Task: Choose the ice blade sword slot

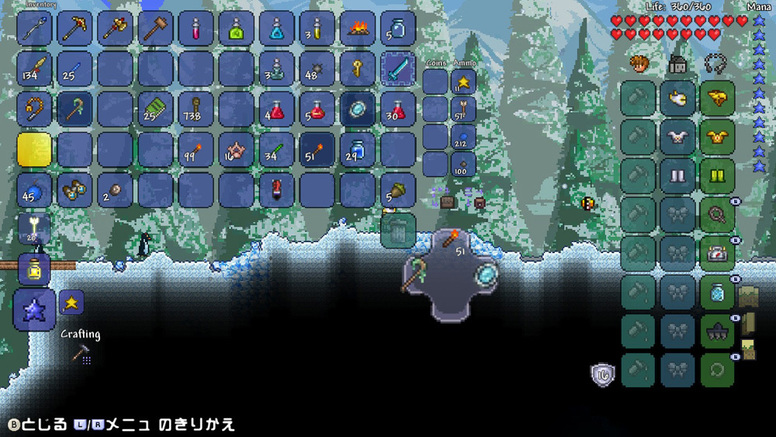Action: [398, 68]
